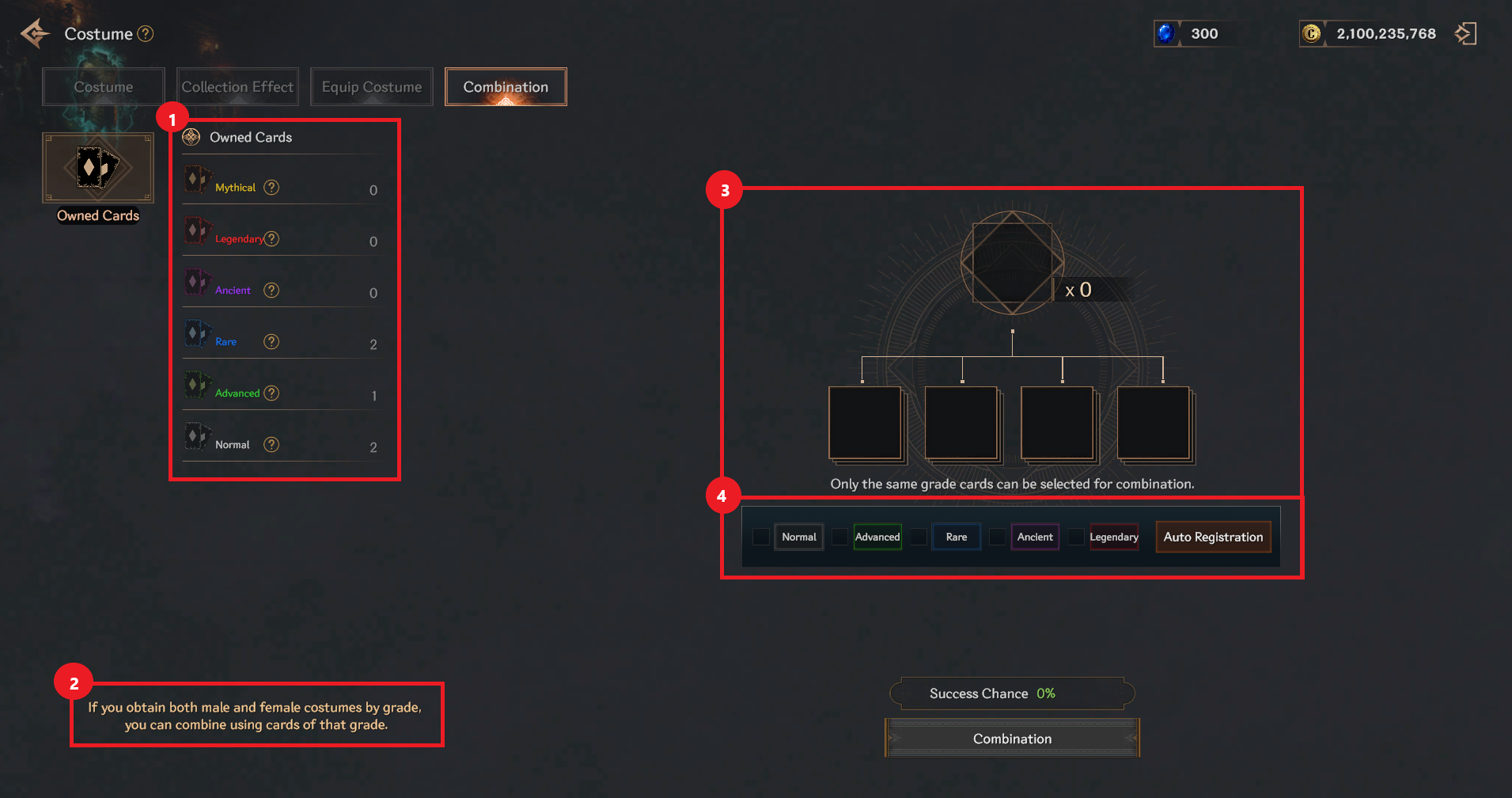Show info for Legendary card grade
Image resolution: width=1512 pixels, height=798 pixels.
272,239
